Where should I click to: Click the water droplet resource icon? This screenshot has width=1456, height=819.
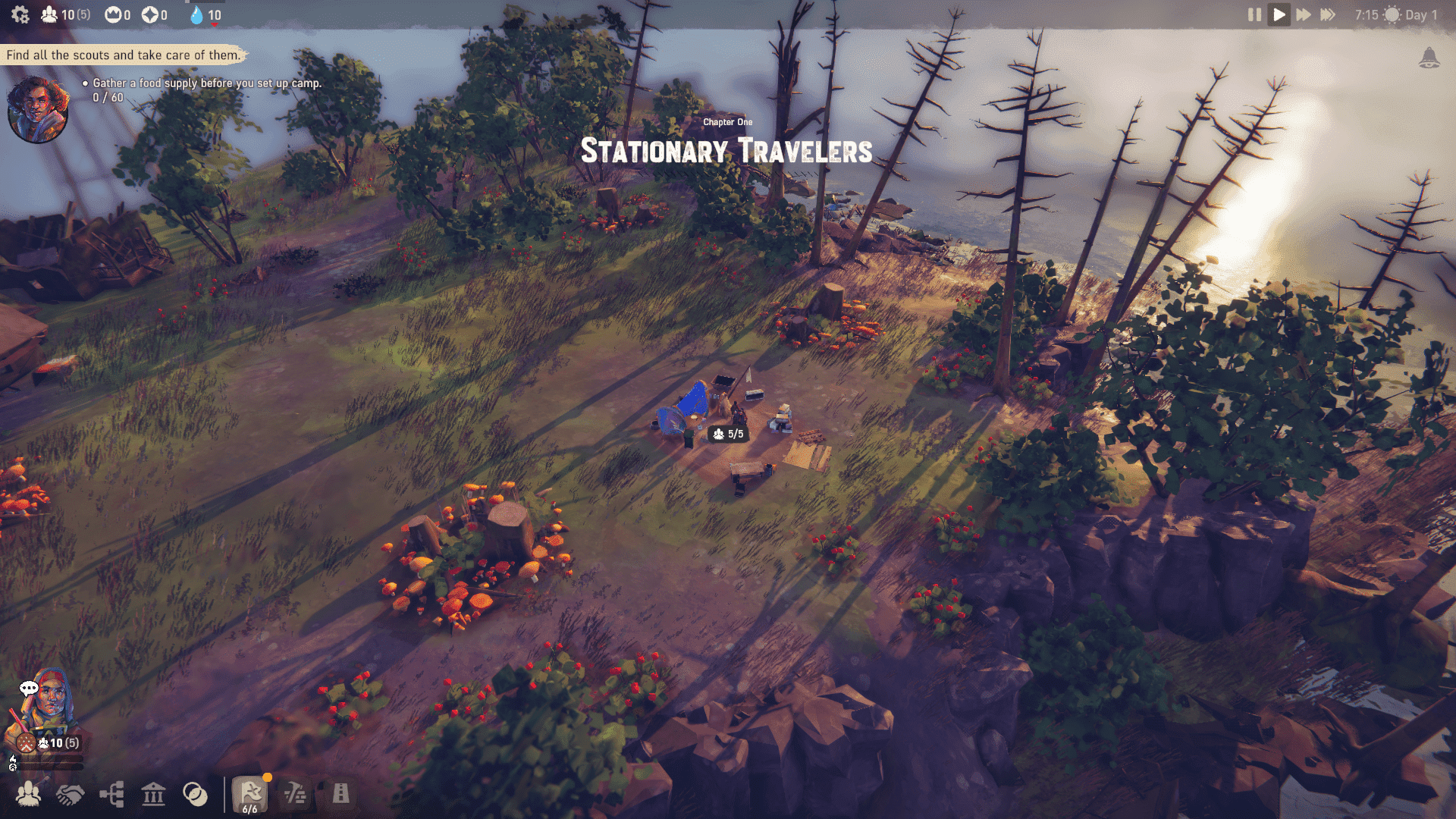pos(196,15)
